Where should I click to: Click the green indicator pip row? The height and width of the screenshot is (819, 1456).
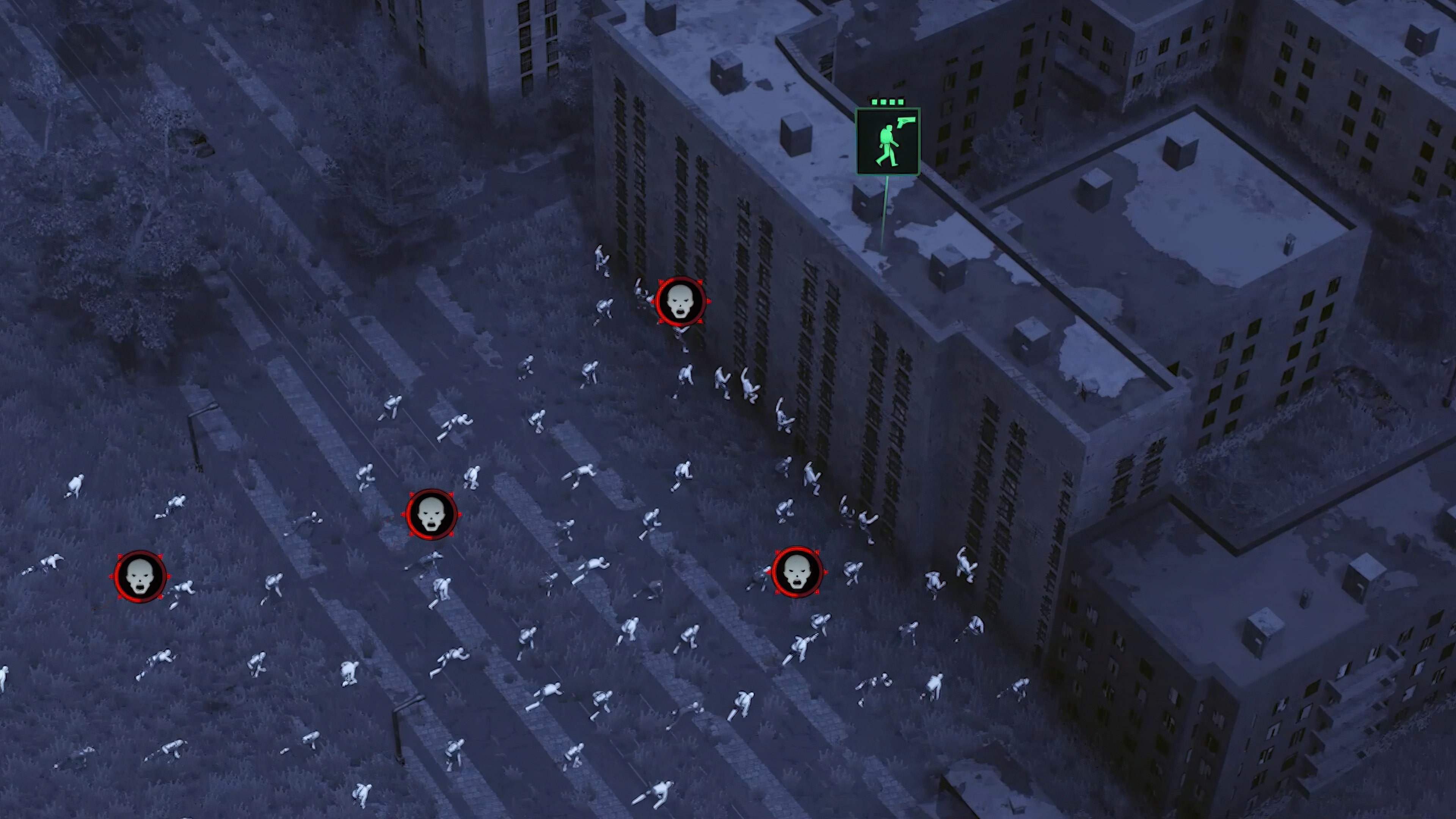[x=887, y=102]
